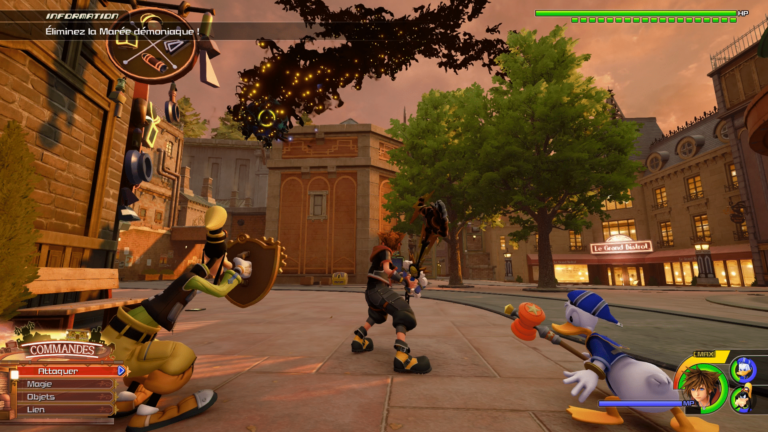Click the Commandes menu header
The image size is (768, 432).
[x=63, y=350]
